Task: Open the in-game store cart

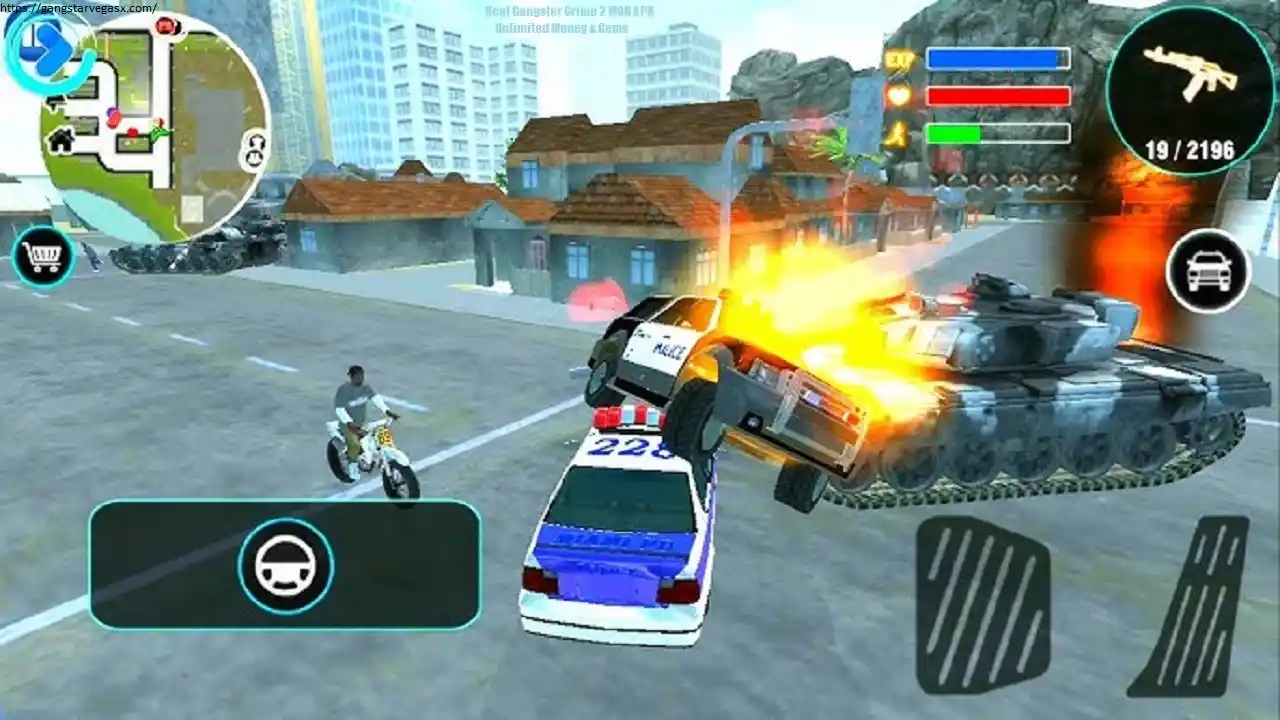Action: click(x=41, y=256)
